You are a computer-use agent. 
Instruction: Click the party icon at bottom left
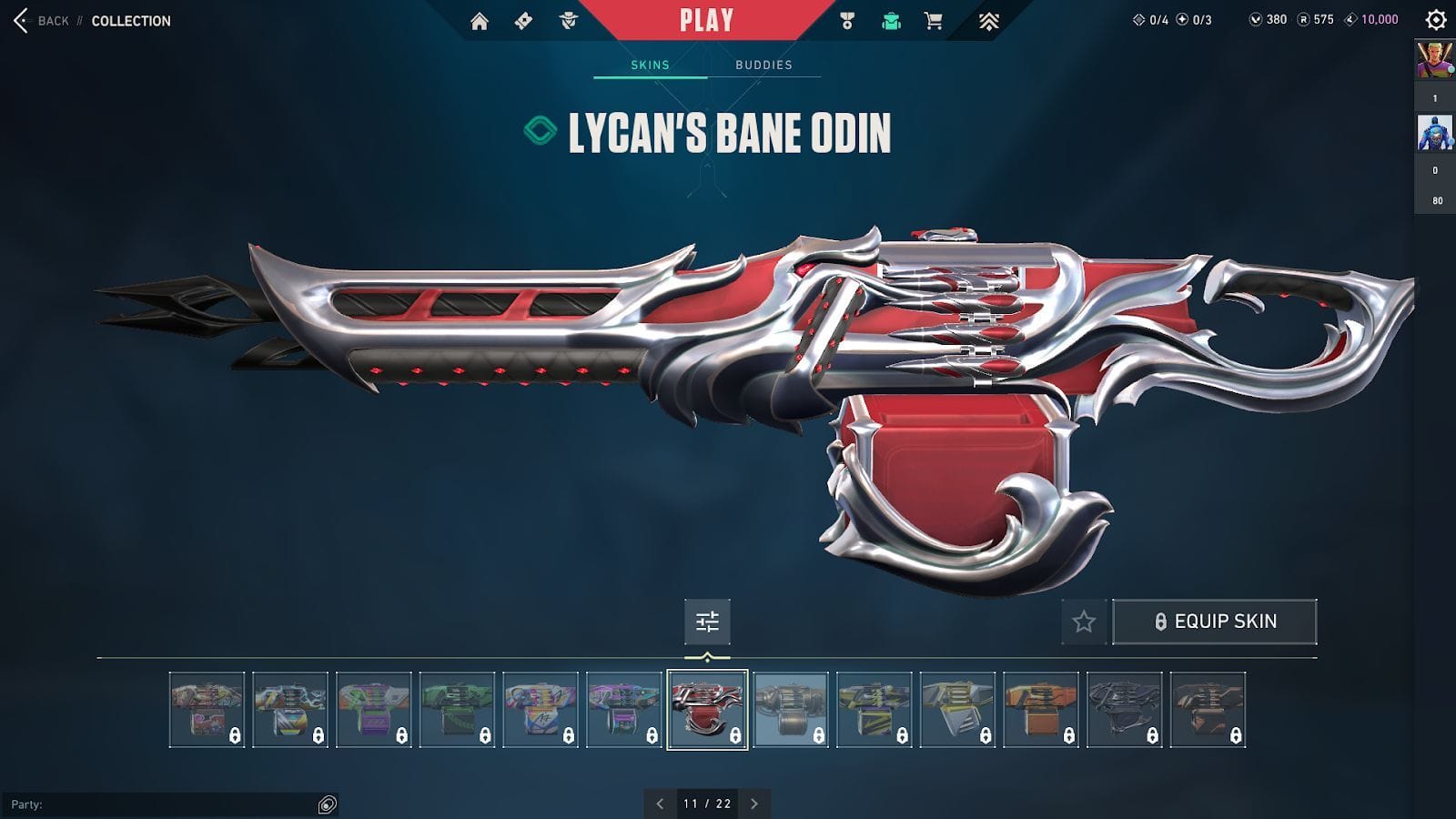click(x=323, y=804)
